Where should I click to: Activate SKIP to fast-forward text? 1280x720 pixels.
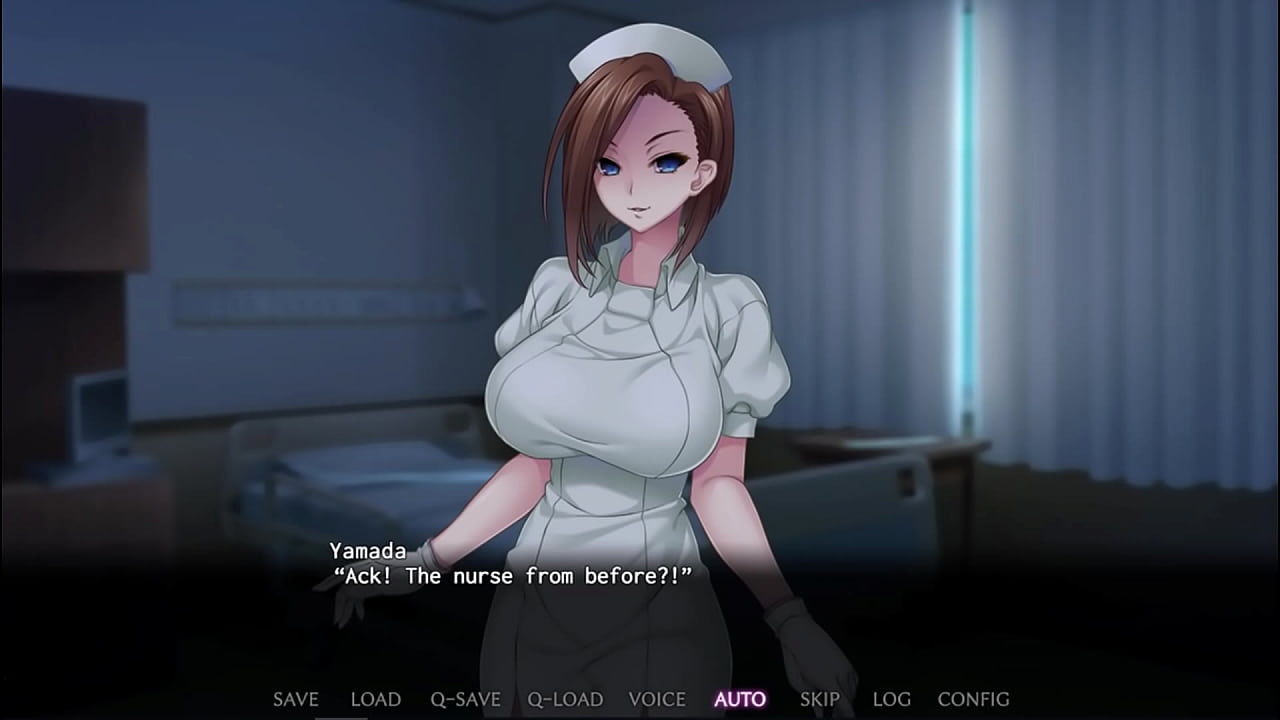[819, 699]
